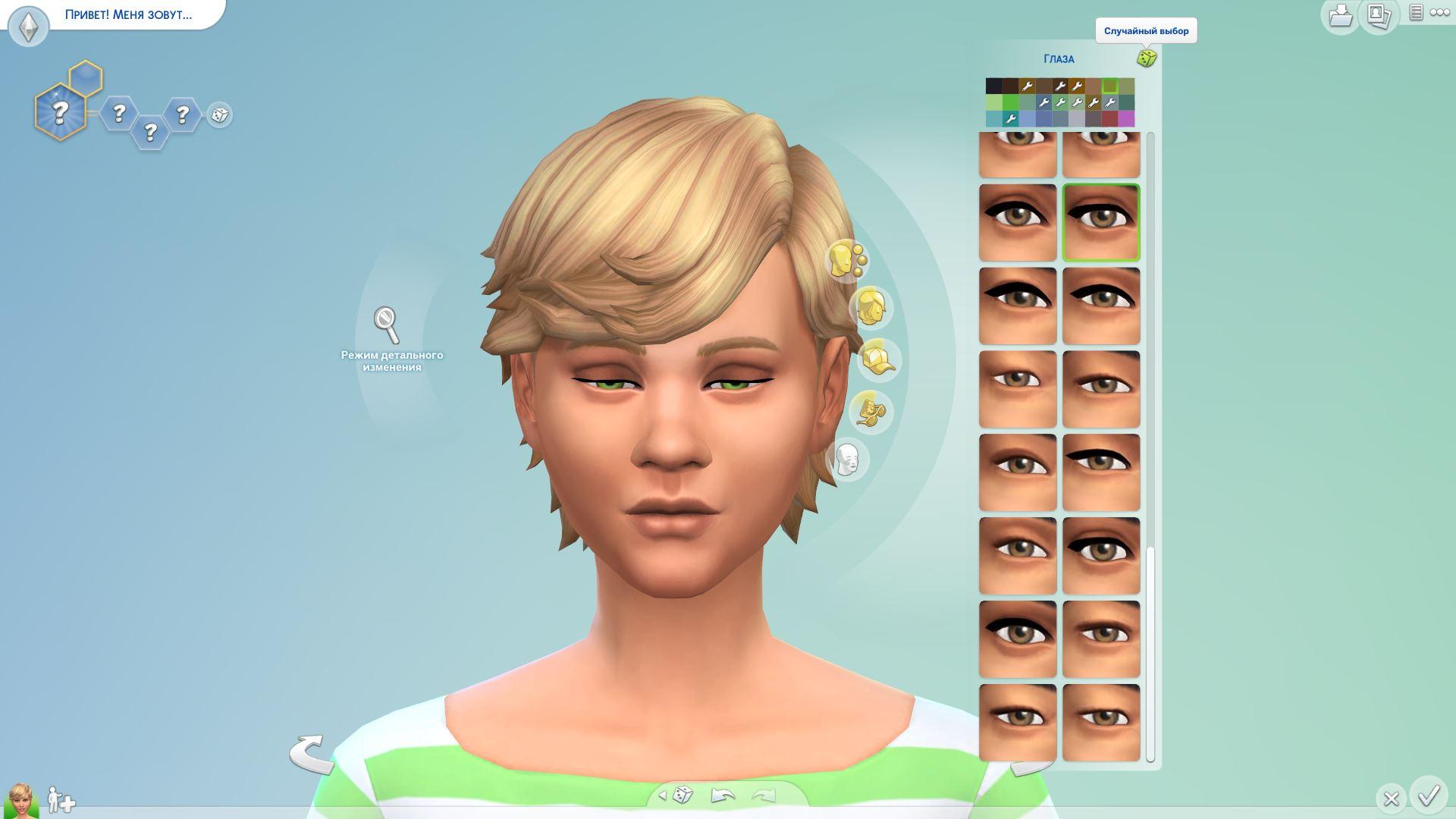Cancel with the X button
The image size is (1456, 819).
click(1390, 798)
